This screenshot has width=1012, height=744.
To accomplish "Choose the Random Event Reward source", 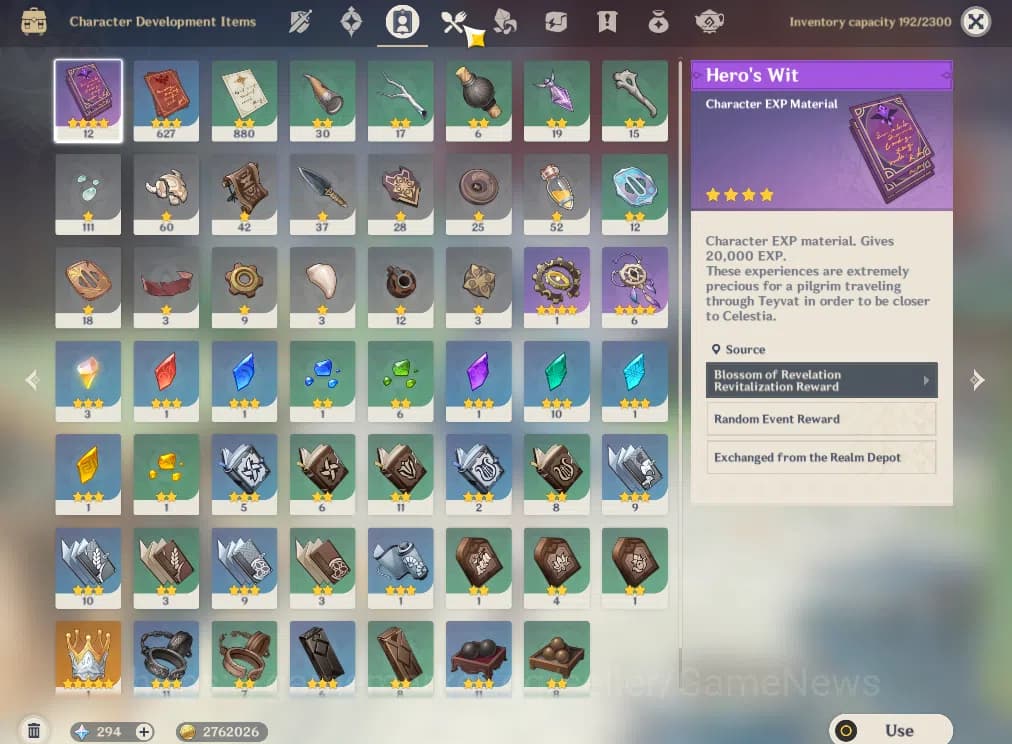I will (821, 419).
